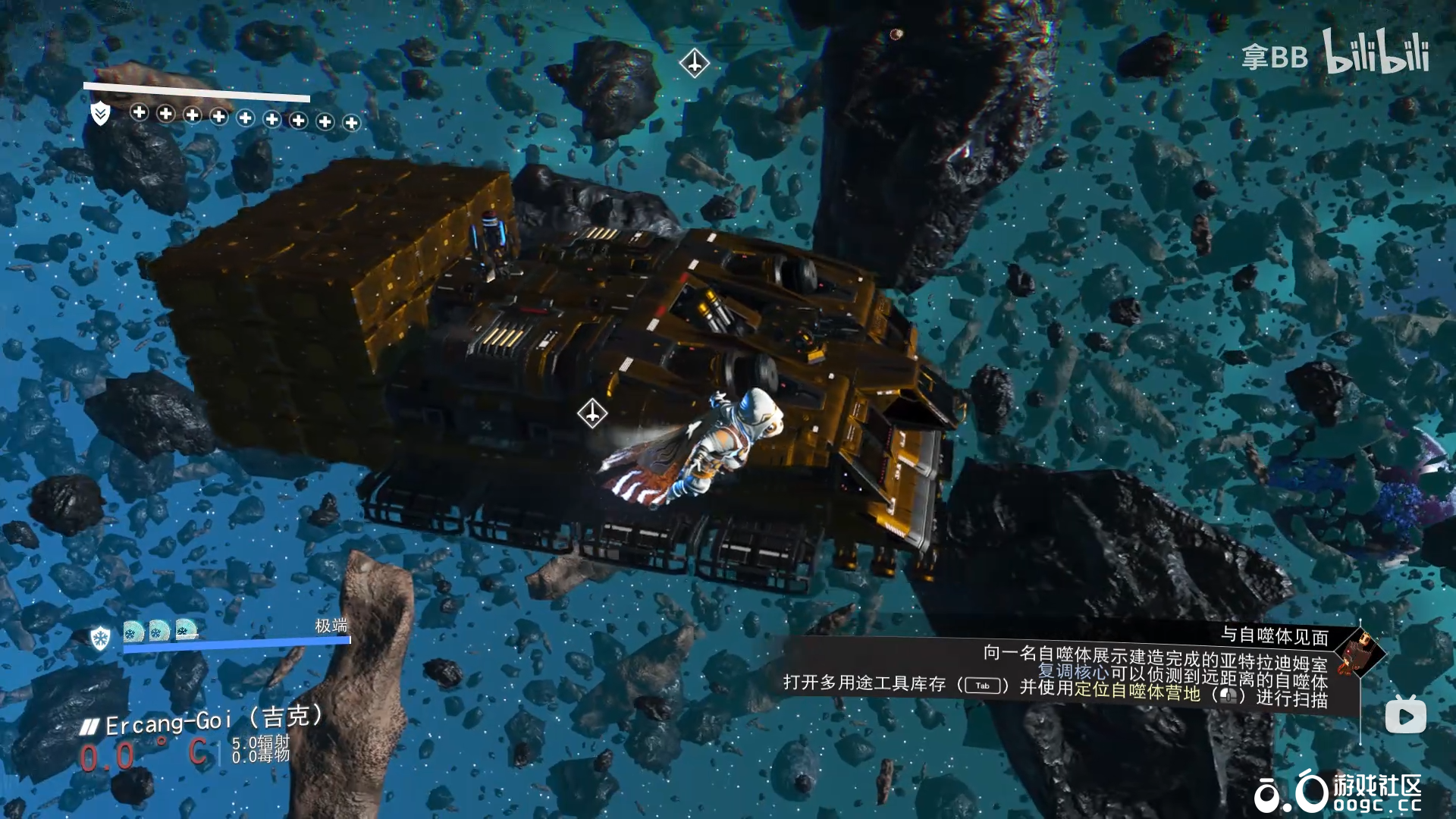This screenshot has height=819, width=1456.
Task: Click the bilibili TV play icon
Action: [1405, 715]
